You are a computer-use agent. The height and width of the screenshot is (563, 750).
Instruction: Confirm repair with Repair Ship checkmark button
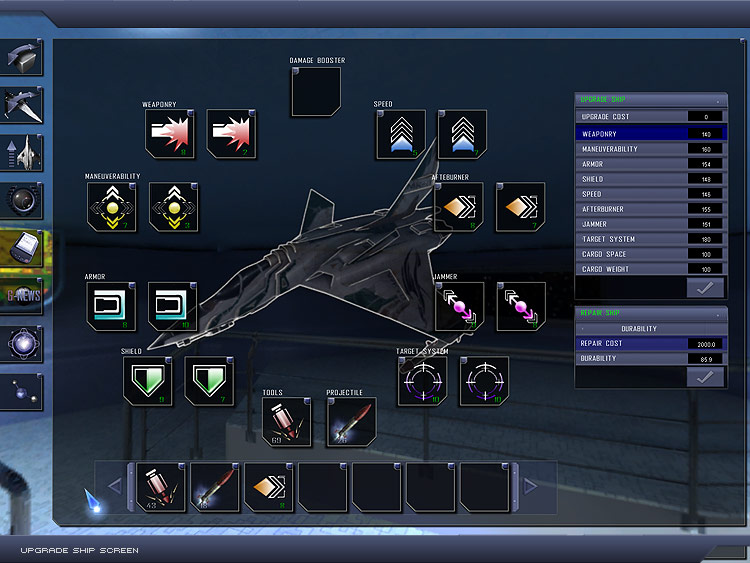(706, 376)
